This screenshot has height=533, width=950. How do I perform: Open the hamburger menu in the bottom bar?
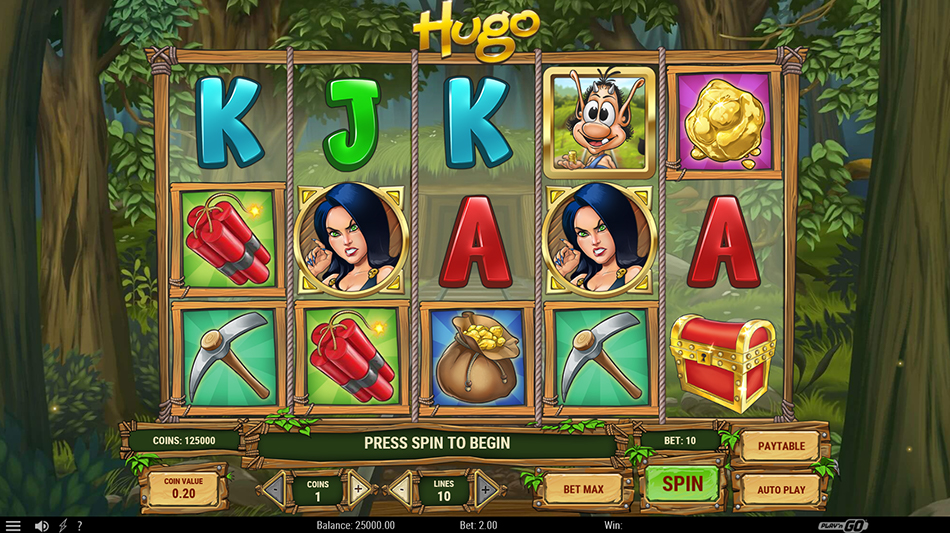tap(13, 525)
